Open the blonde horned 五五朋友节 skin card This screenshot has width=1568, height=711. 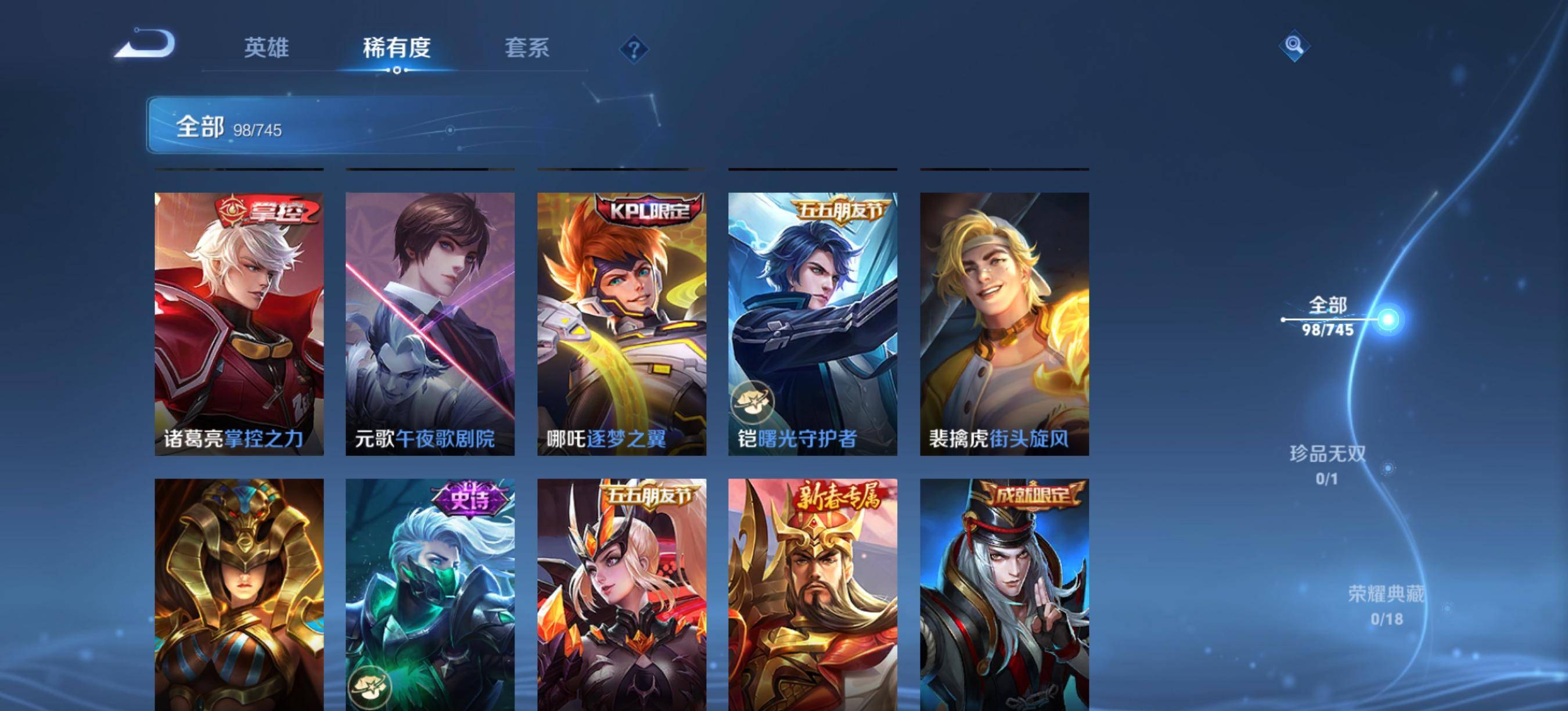(x=621, y=594)
